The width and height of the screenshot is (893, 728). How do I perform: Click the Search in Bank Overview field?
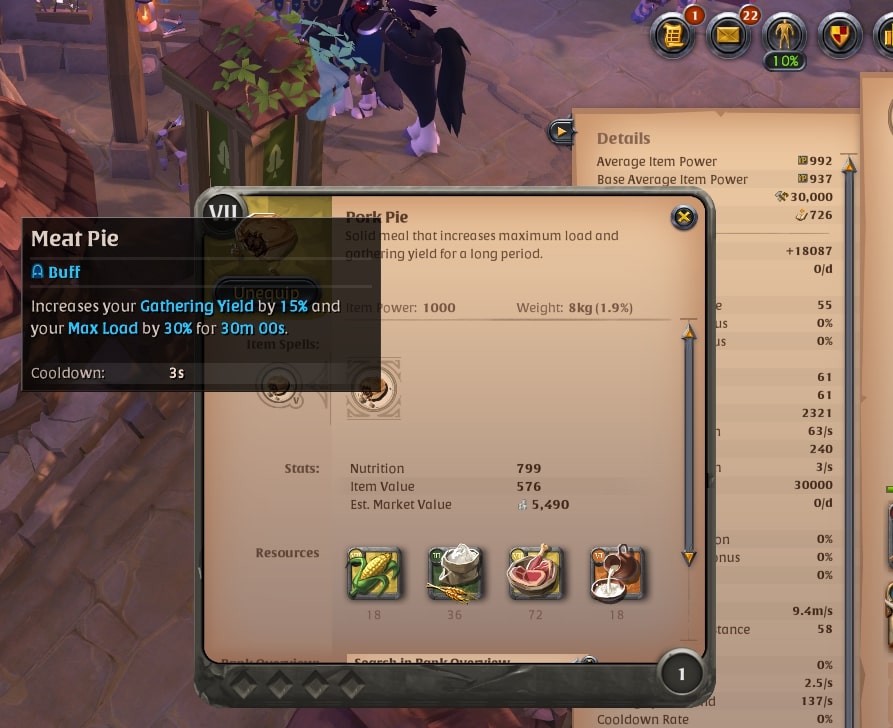pos(460,661)
